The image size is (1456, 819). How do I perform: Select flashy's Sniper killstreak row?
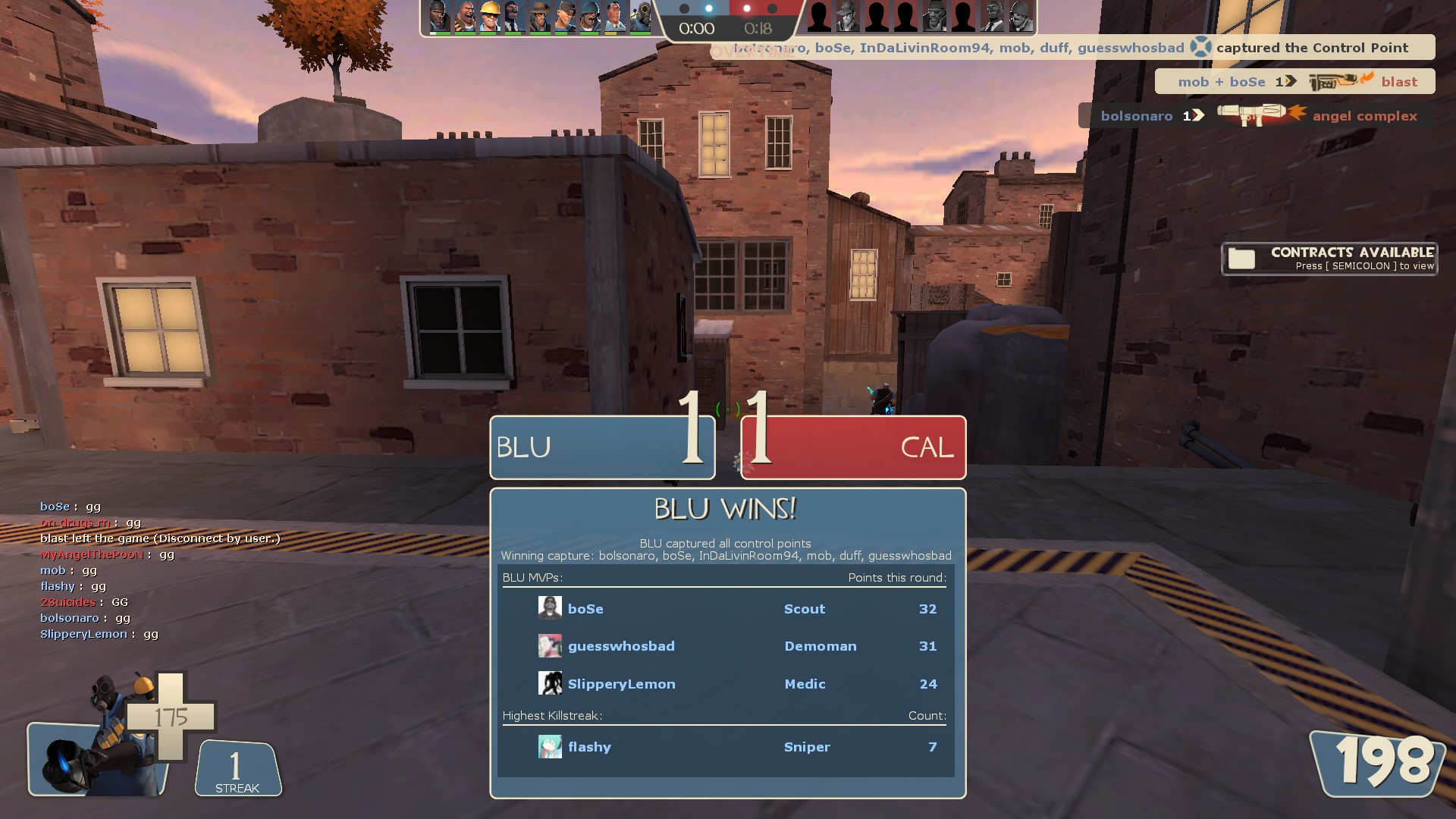pyautogui.click(x=726, y=747)
